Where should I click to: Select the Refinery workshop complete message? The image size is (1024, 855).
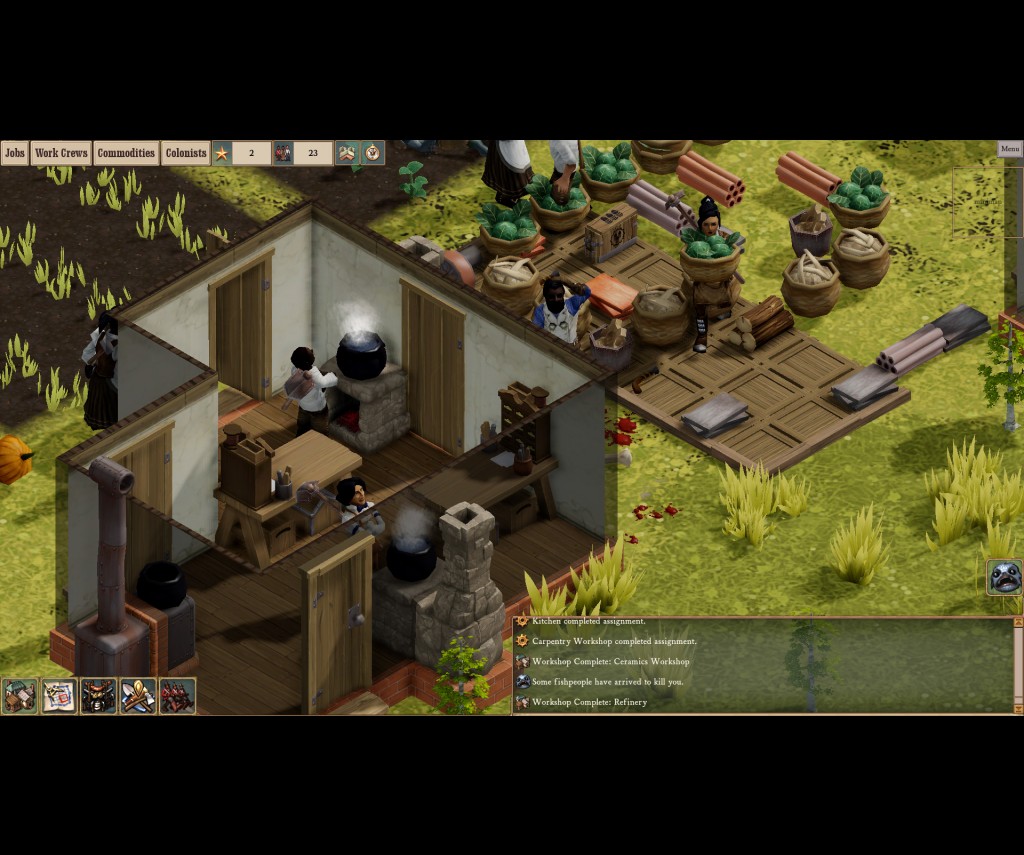[x=589, y=702]
